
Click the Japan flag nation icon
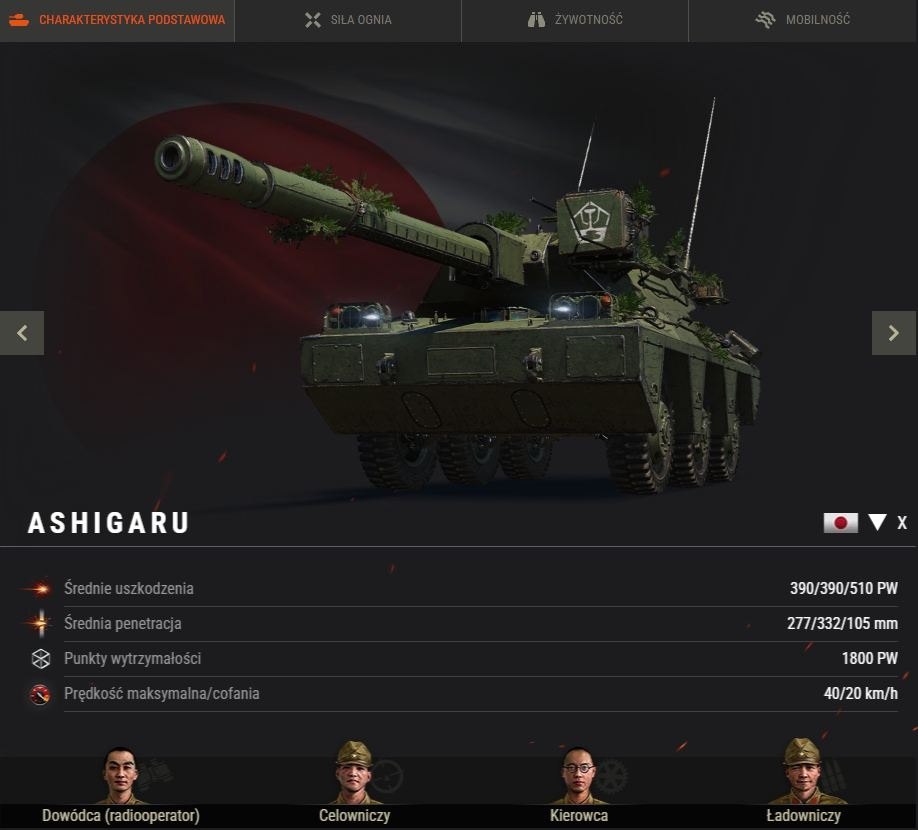pyautogui.click(x=840, y=522)
